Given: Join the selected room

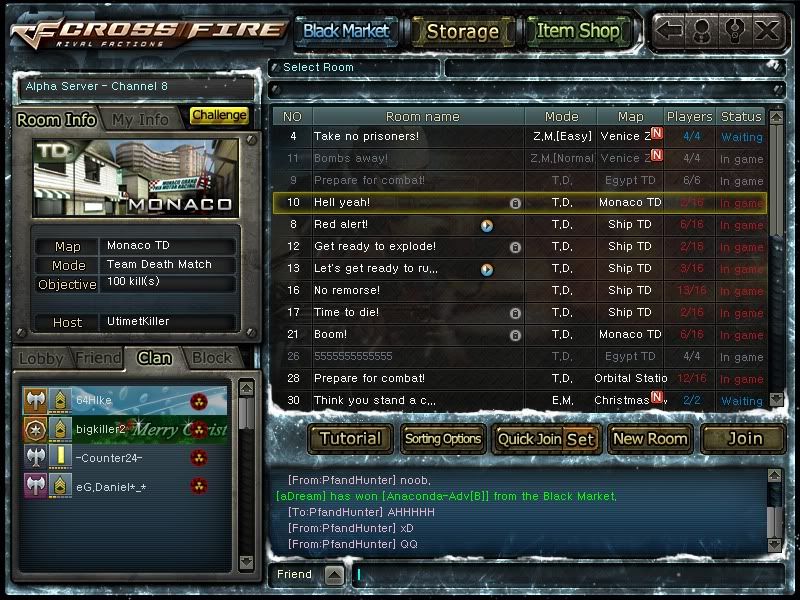Looking at the screenshot, I should pyautogui.click(x=742, y=438).
